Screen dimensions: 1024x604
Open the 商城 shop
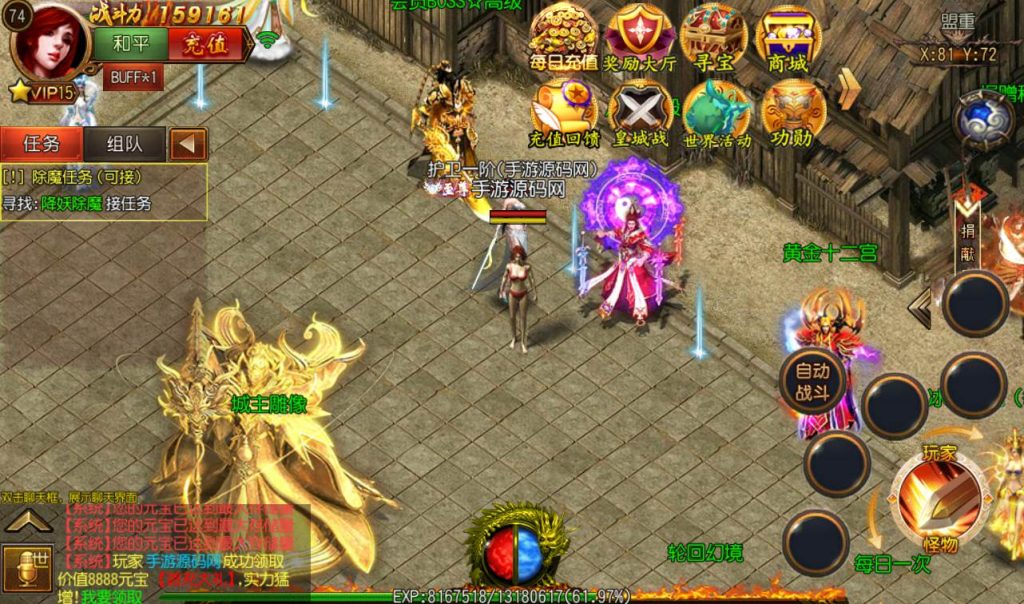point(787,38)
